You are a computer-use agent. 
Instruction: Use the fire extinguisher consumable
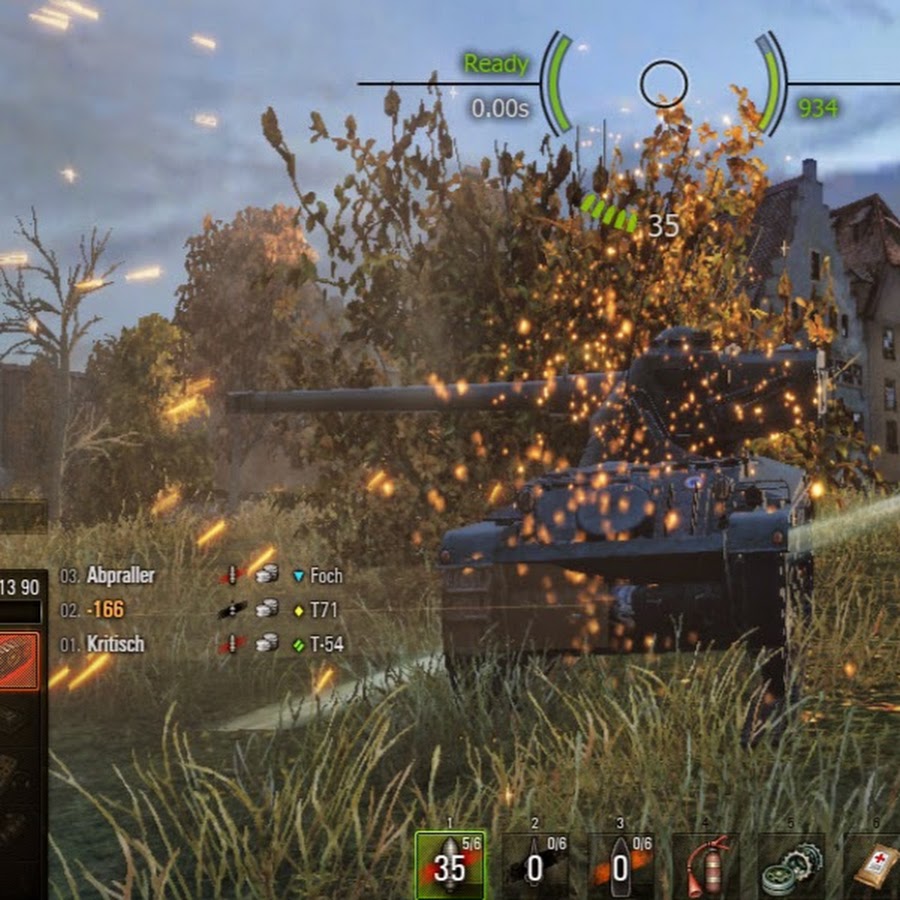click(x=706, y=866)
